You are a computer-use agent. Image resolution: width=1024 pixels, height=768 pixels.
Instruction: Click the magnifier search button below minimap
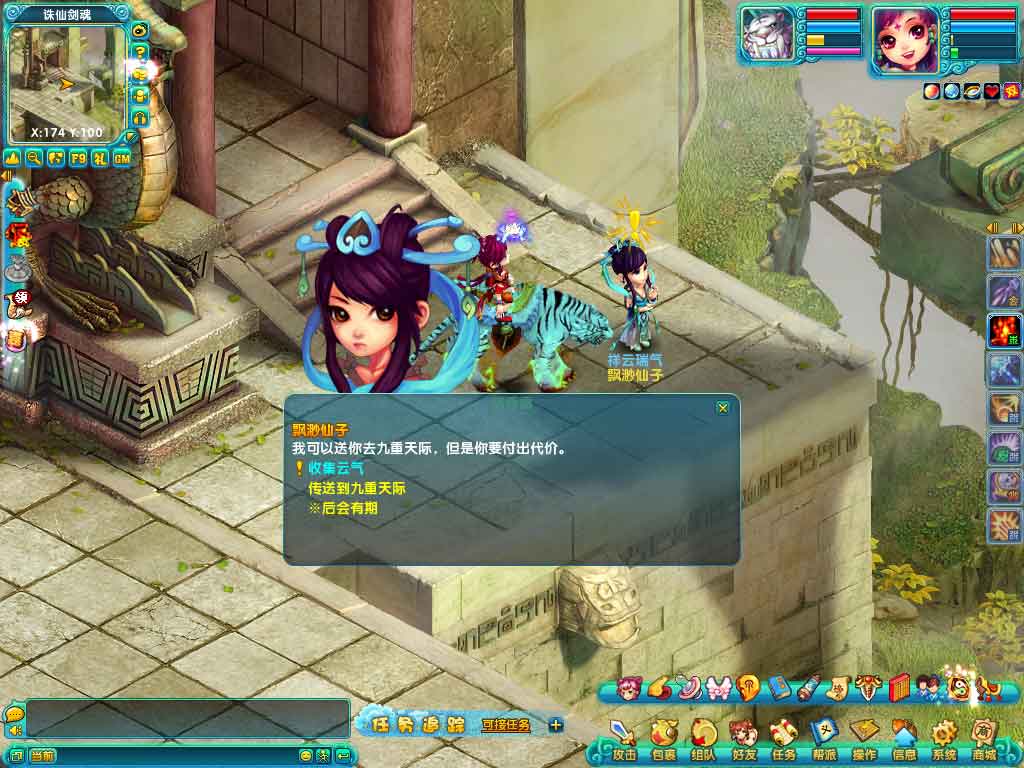[x=34, y=158]
